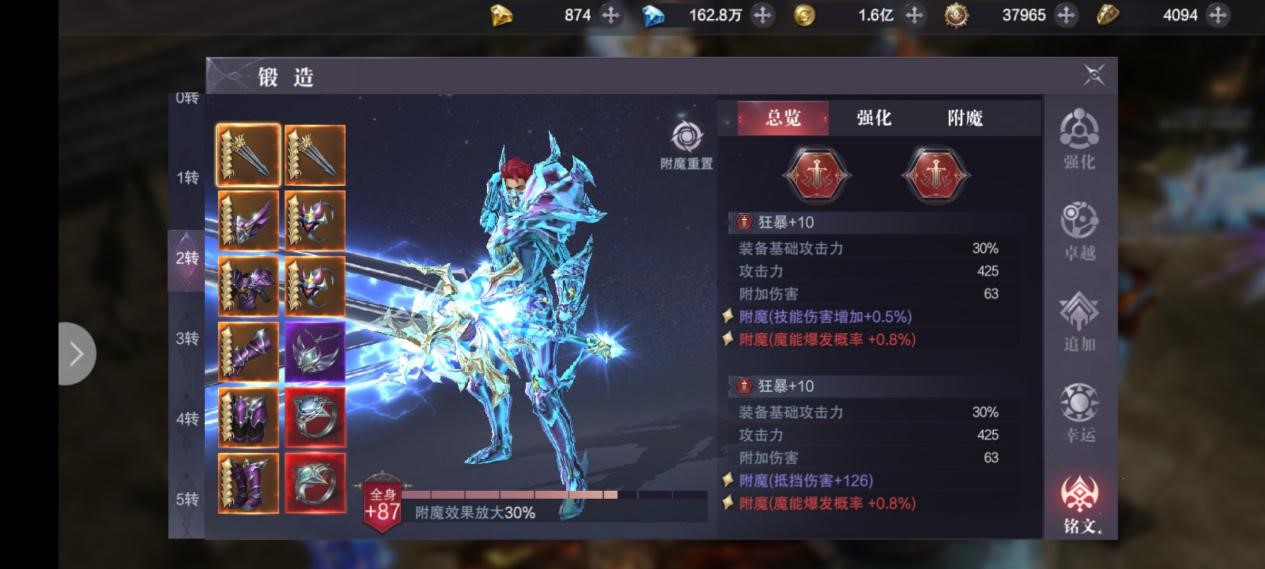Choose the 4转 rebirth tier
Image resolution: width=1265 pixels, height=569 pixels.
(x=188, y=419)
